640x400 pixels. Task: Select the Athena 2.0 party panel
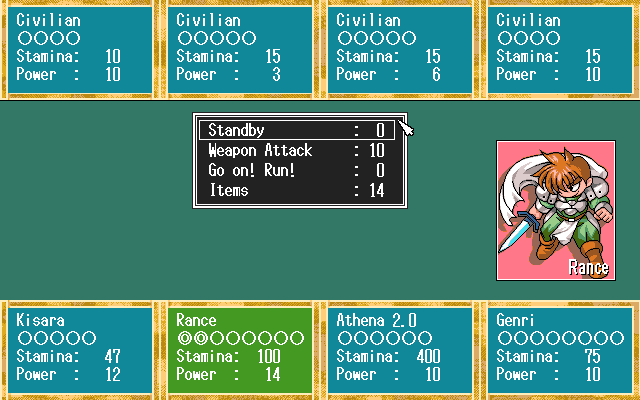(400, 347)
